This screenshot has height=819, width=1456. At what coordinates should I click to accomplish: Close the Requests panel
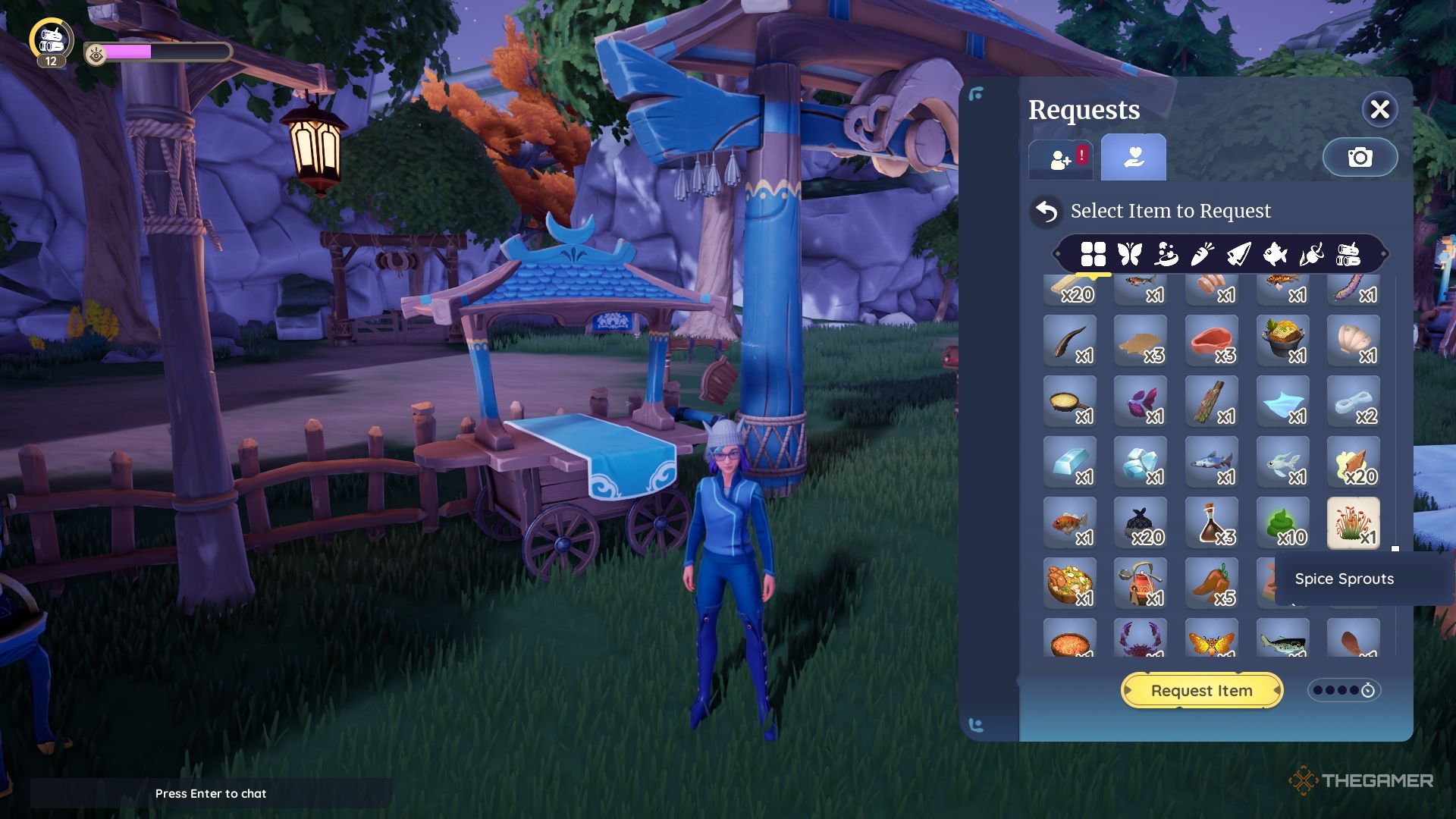point(1379,110)
